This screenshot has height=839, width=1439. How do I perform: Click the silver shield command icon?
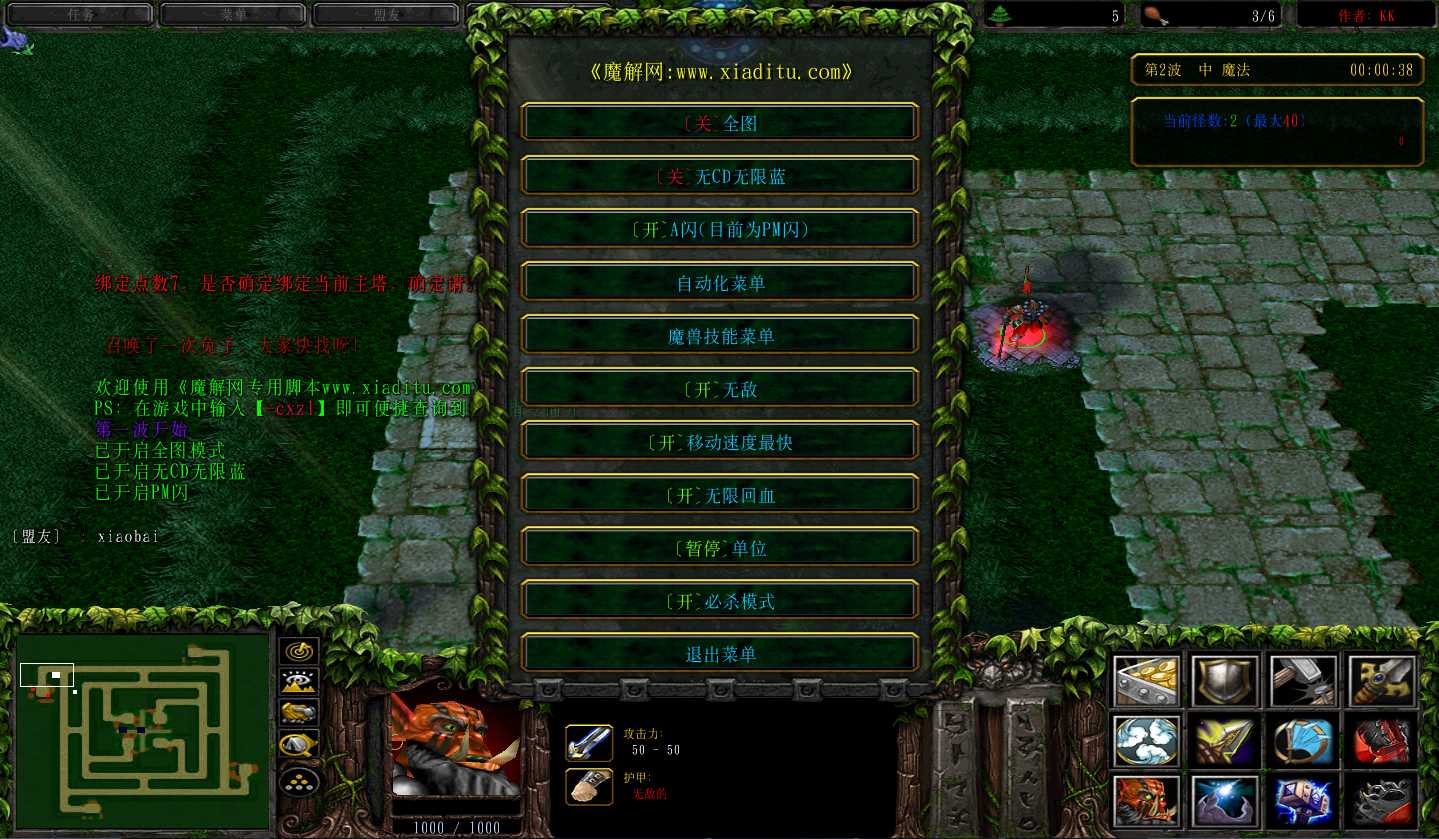click(x=1224, y=681)
